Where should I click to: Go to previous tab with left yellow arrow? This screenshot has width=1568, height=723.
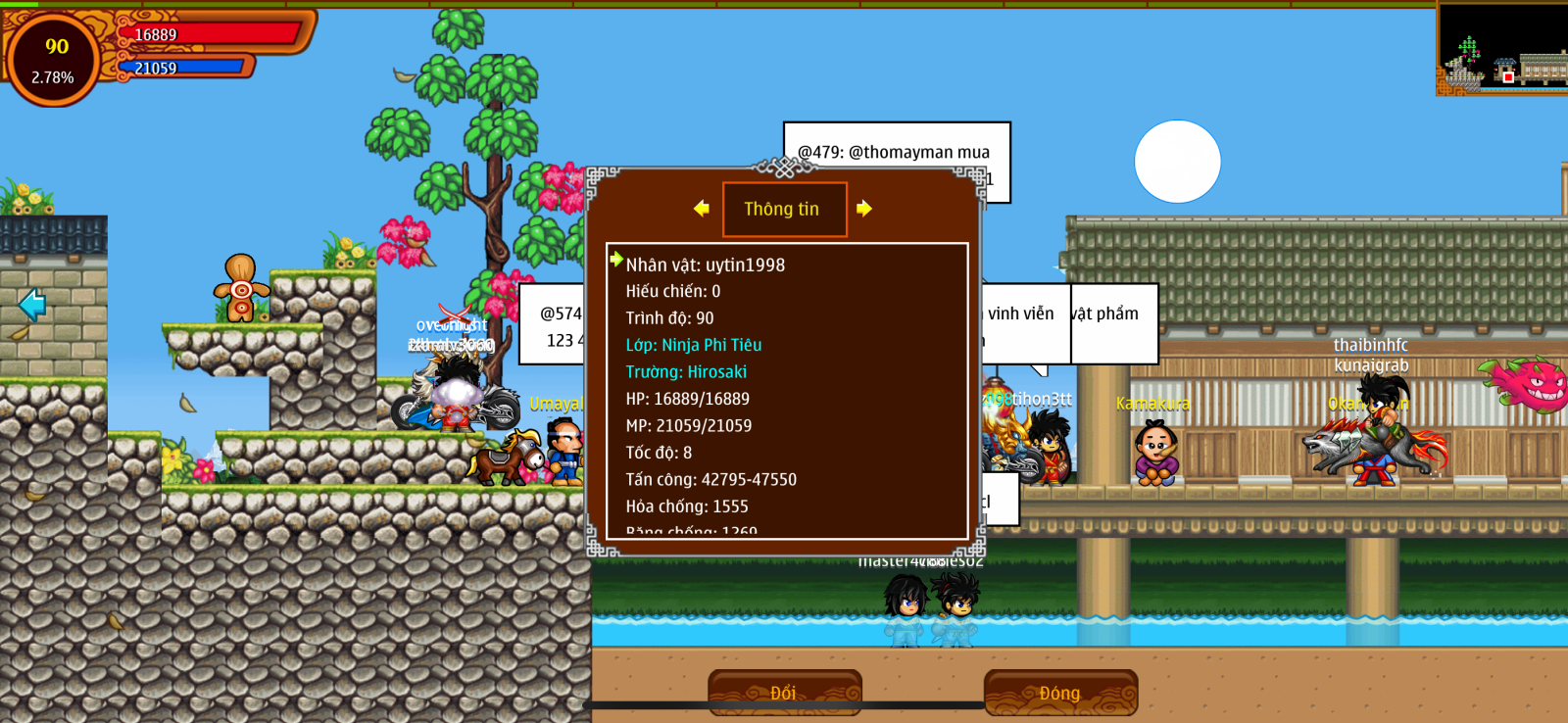702,208
